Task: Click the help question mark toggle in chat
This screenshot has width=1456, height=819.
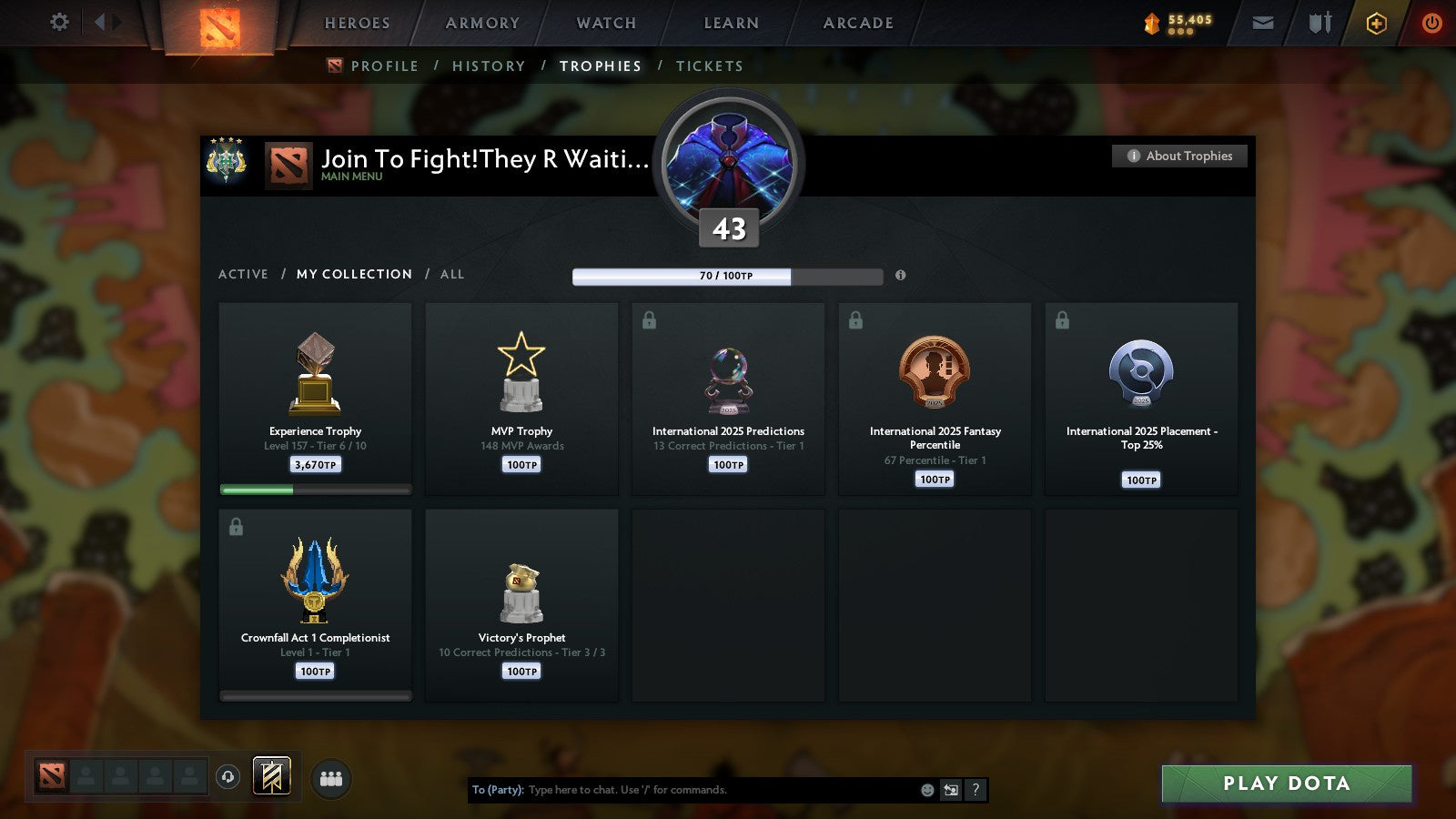Action: pos(974,791)
